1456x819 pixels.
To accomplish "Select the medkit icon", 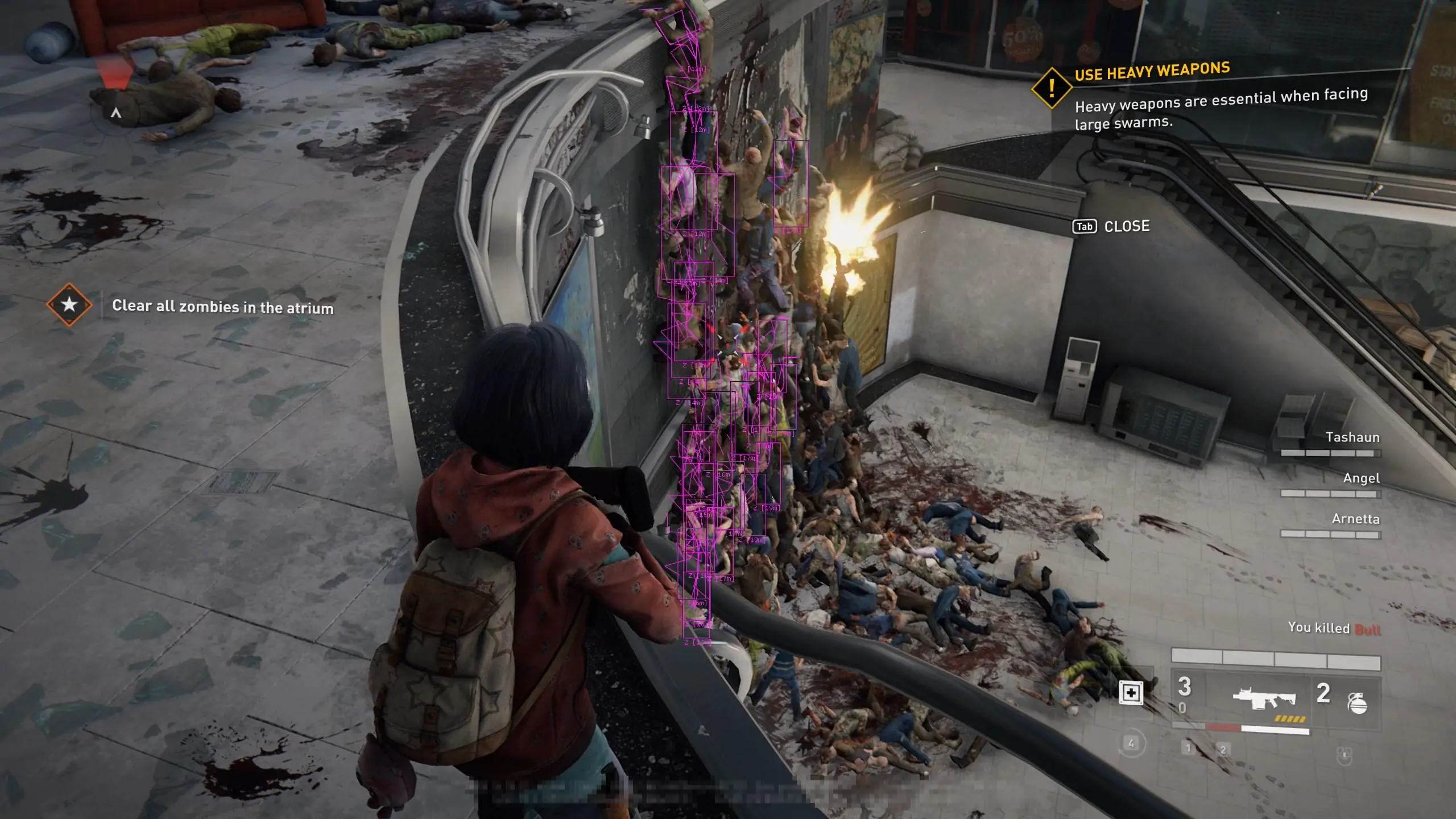I will (x=1131, y=693).
